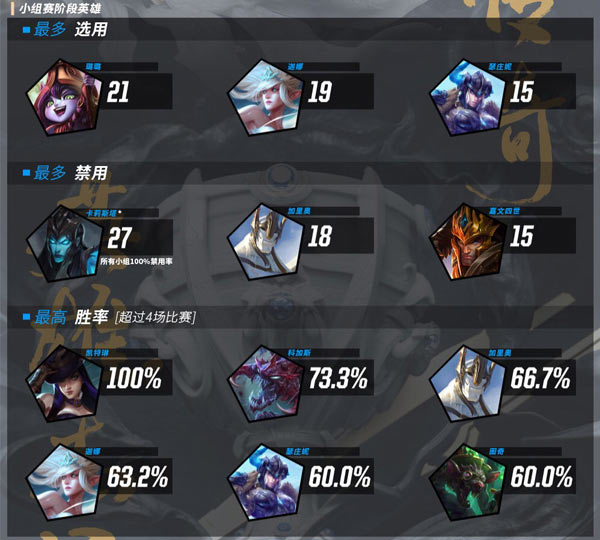Viewport: 600px width, 540px height.
Task: Select Galio's portrait showing 18 bans
Action: coord(263,244)
